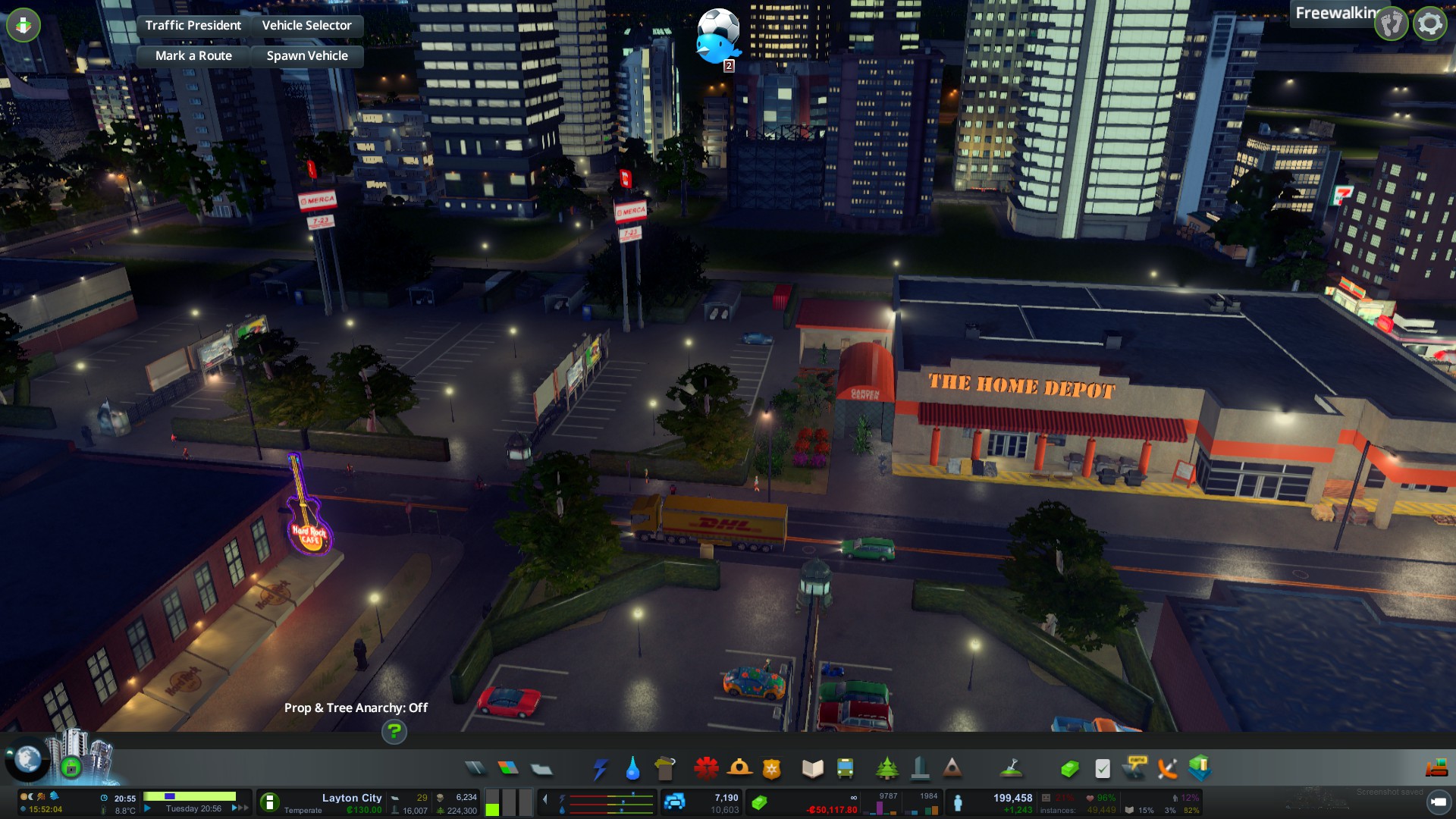
Task: Open the Roads build menu
Action: (475, 769)
